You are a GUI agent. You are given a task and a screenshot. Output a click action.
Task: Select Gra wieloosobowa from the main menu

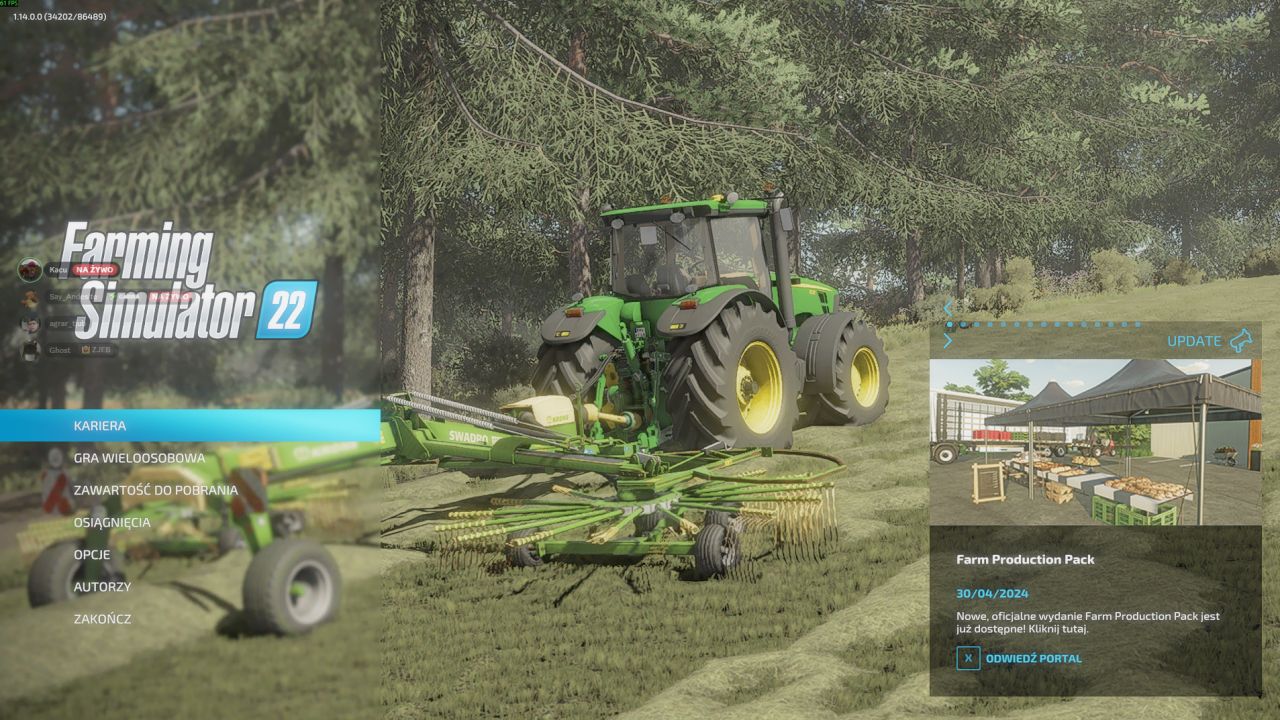(x=139, y=458)
